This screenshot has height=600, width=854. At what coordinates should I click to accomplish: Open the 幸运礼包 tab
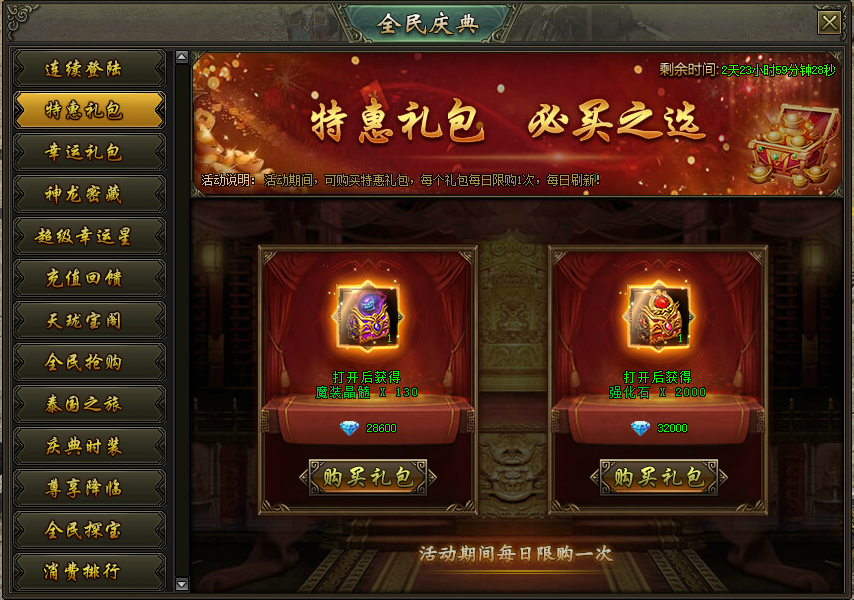tap(89, 152)
